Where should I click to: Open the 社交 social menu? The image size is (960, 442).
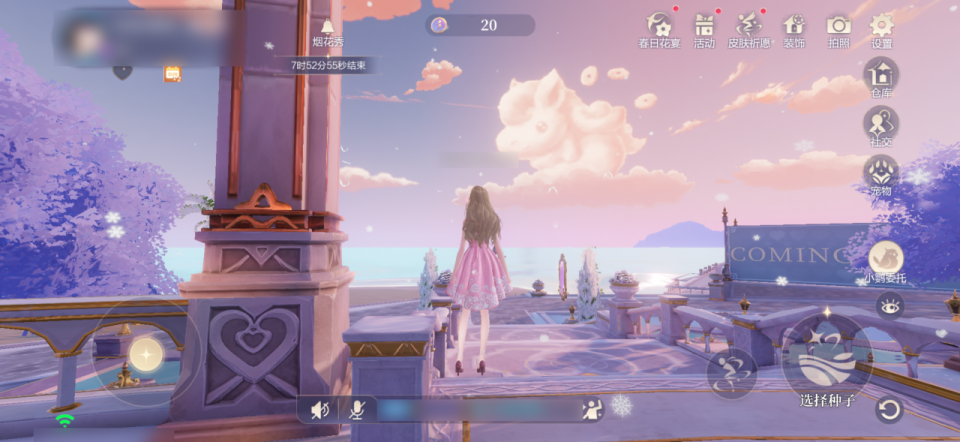tap(881, 125)
